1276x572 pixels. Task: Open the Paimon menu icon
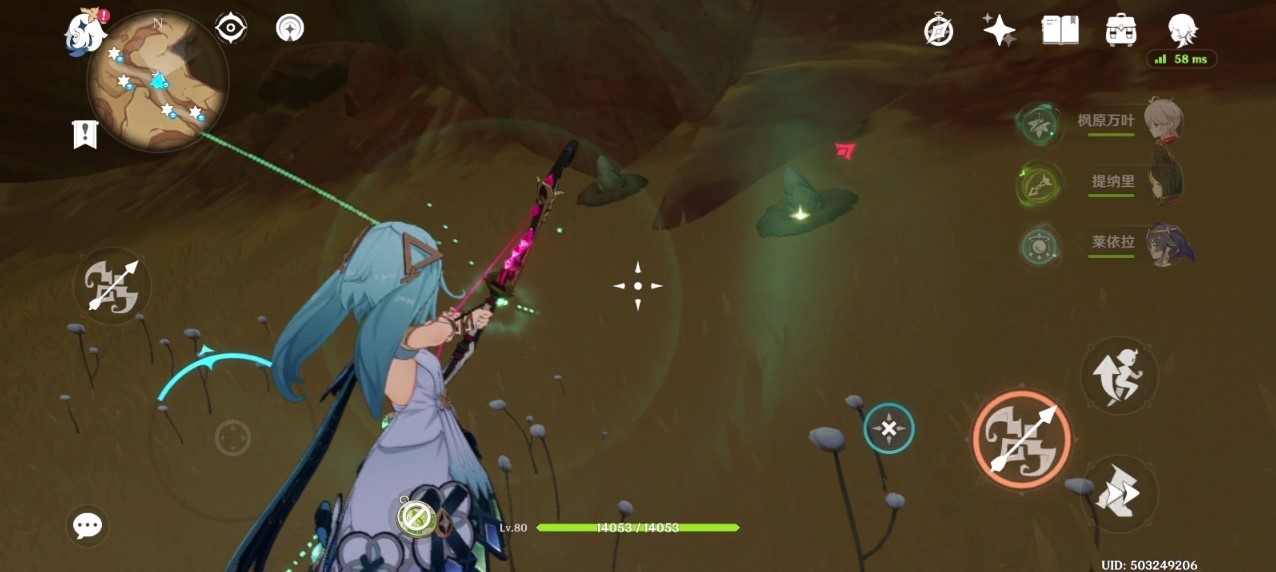point(85,32)
